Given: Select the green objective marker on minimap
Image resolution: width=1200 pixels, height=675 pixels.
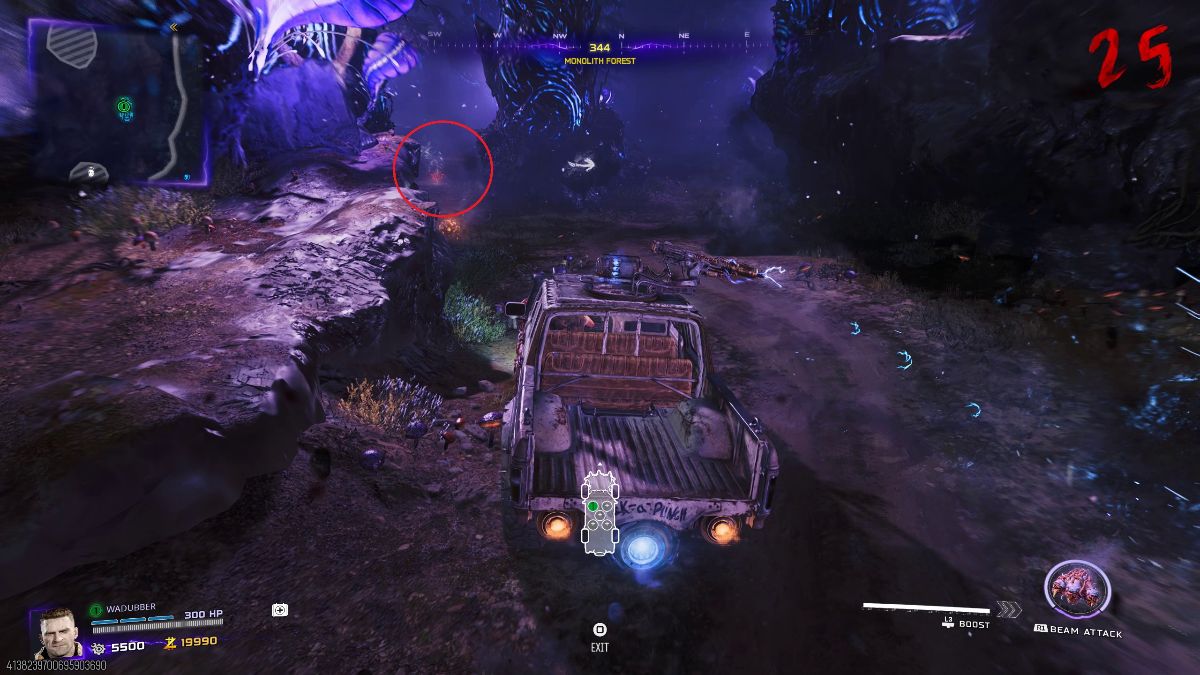Looking at the screenshot, I should [x=123, y=104].
